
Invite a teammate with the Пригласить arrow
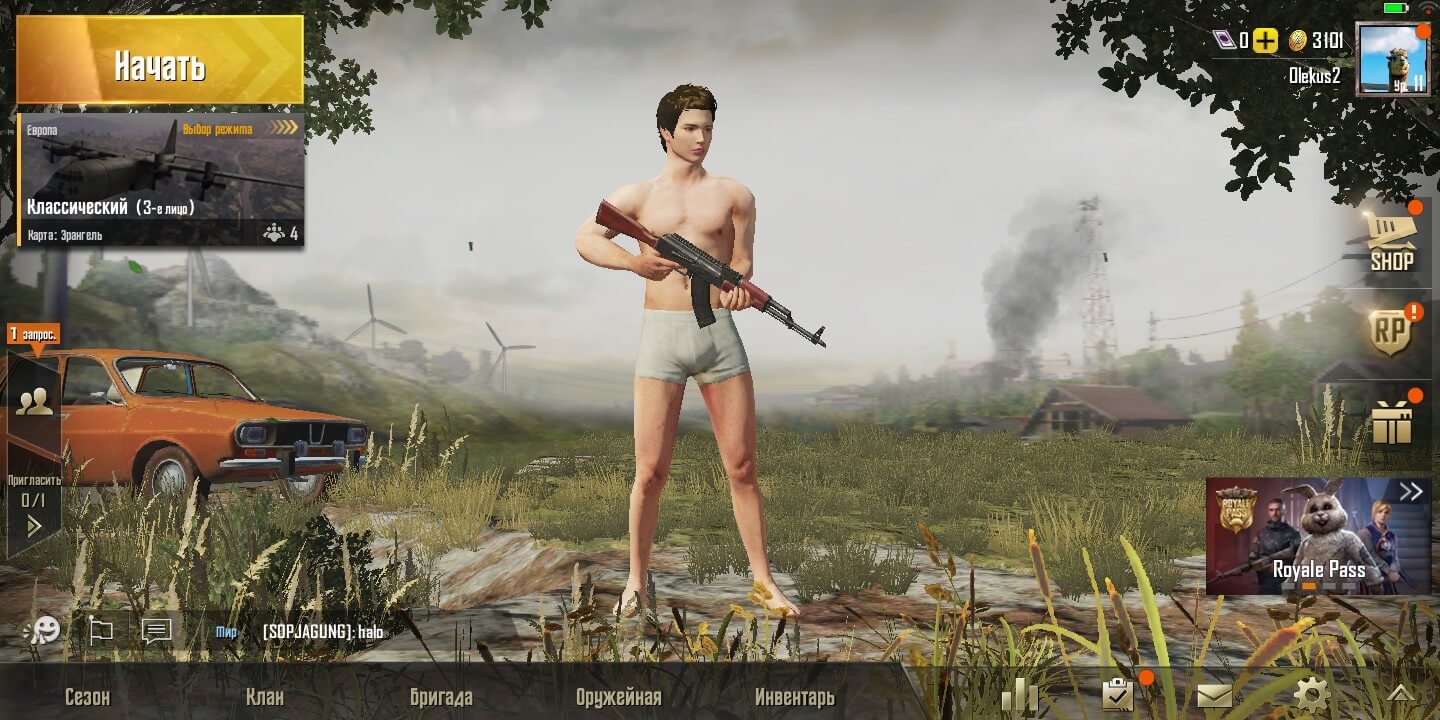[34, 524]
